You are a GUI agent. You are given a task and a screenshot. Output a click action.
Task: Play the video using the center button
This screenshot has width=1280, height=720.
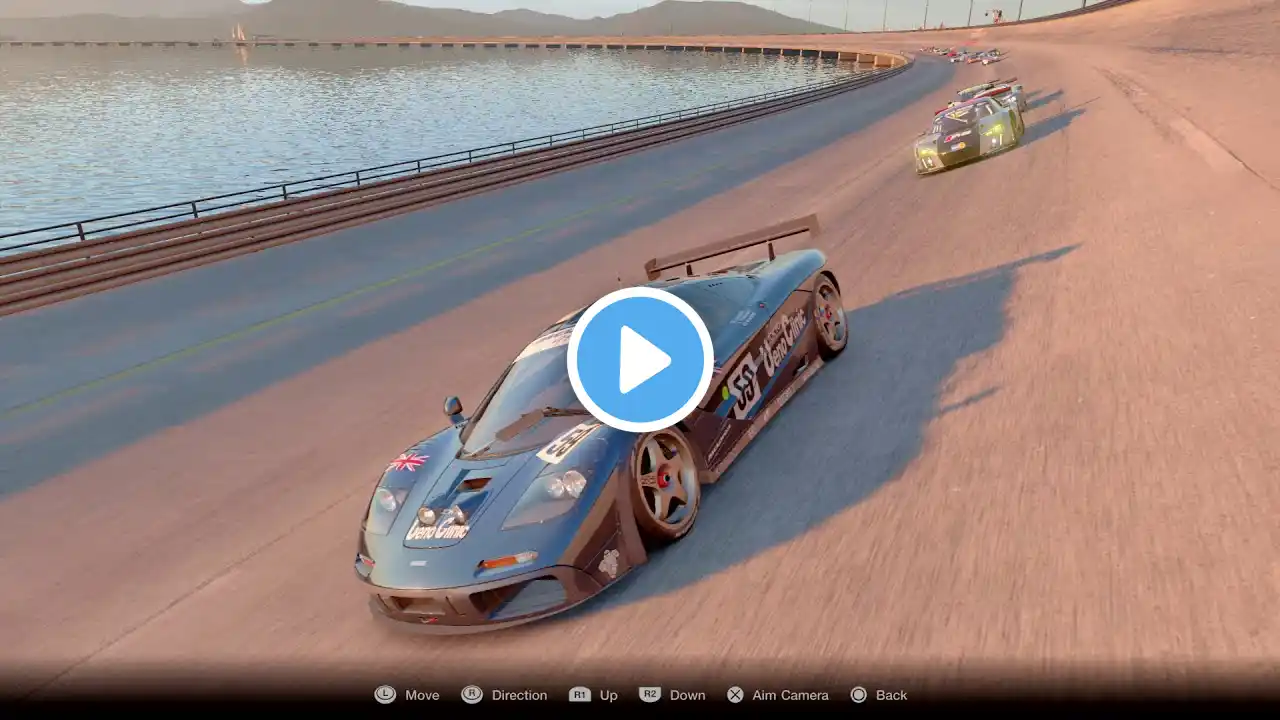(640, 359)
